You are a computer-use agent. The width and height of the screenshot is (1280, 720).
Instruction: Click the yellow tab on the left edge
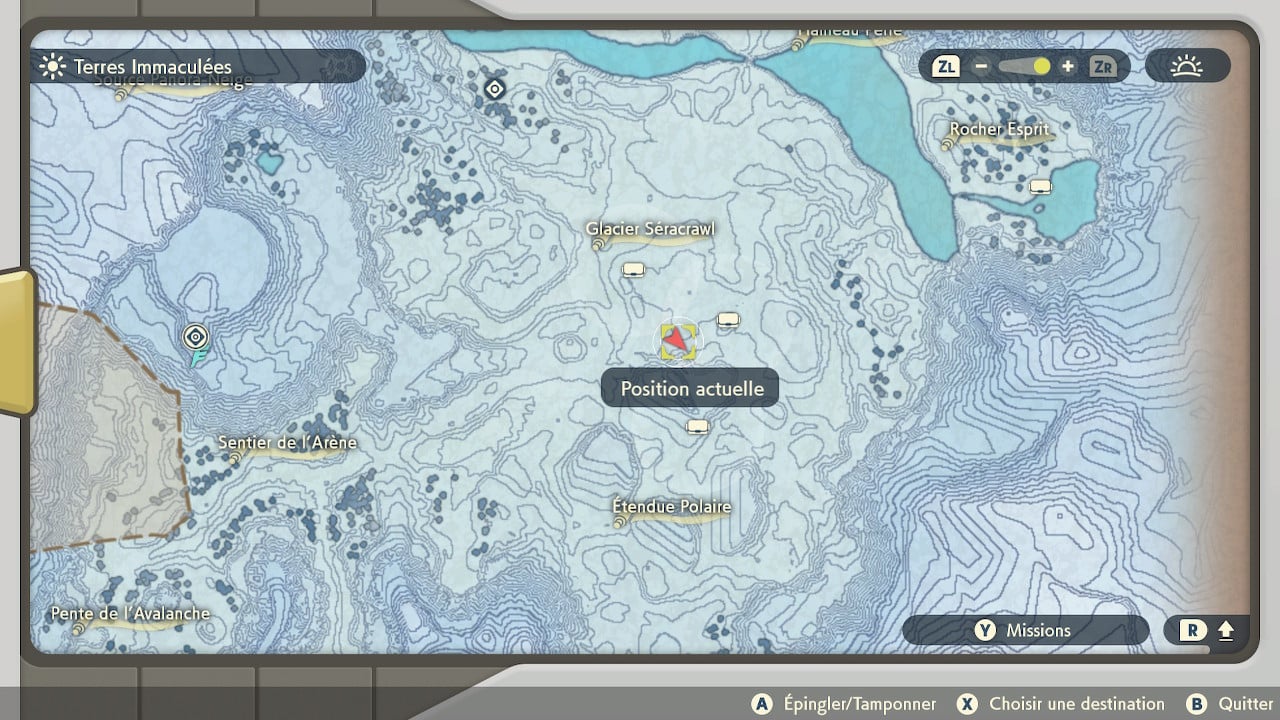[x=17, y=342]
